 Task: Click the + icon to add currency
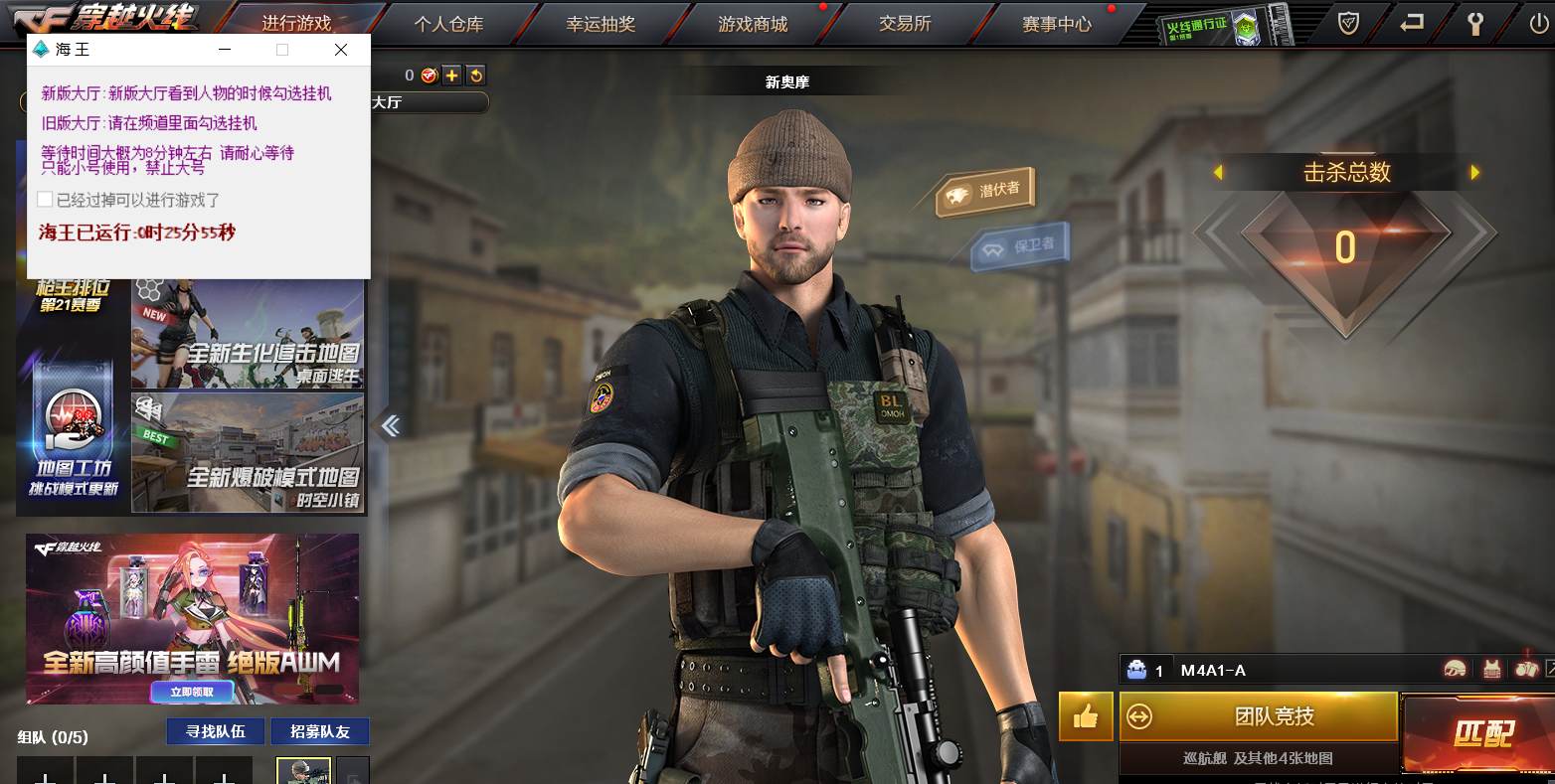pos(450,75)
